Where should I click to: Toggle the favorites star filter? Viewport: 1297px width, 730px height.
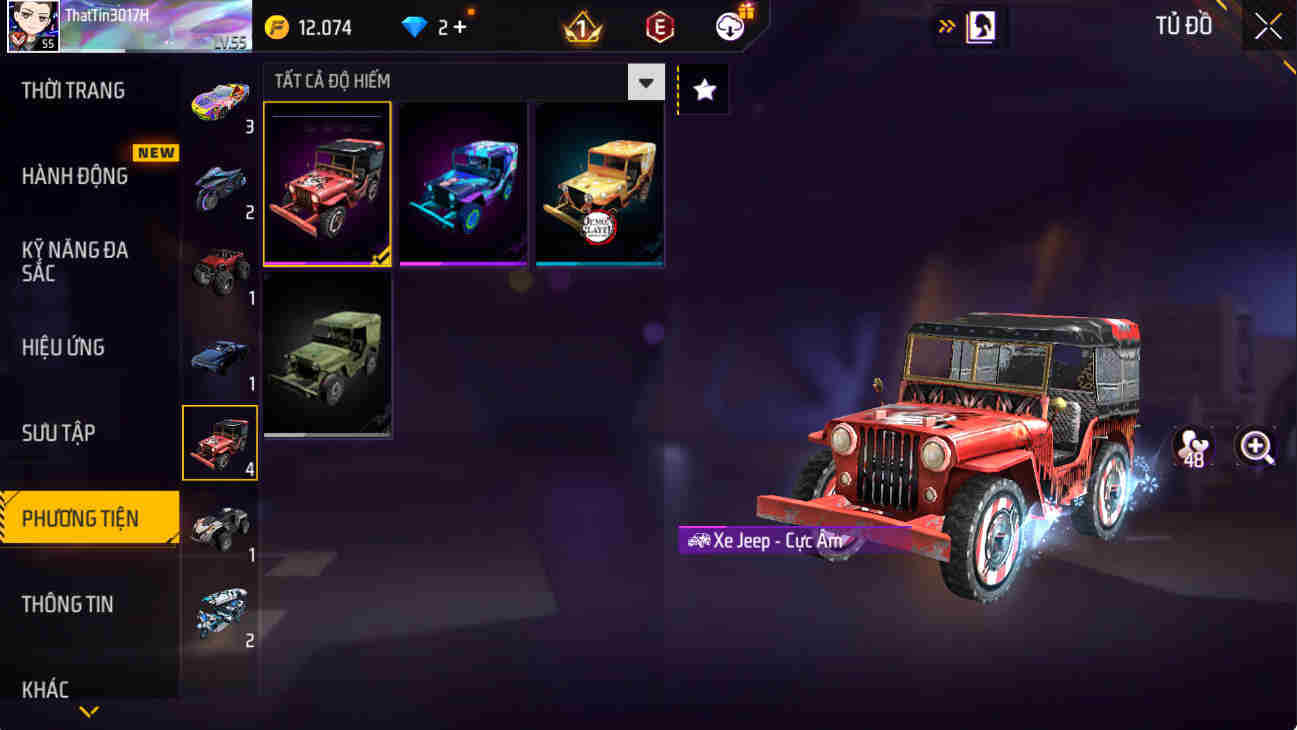tap(704, 90)
